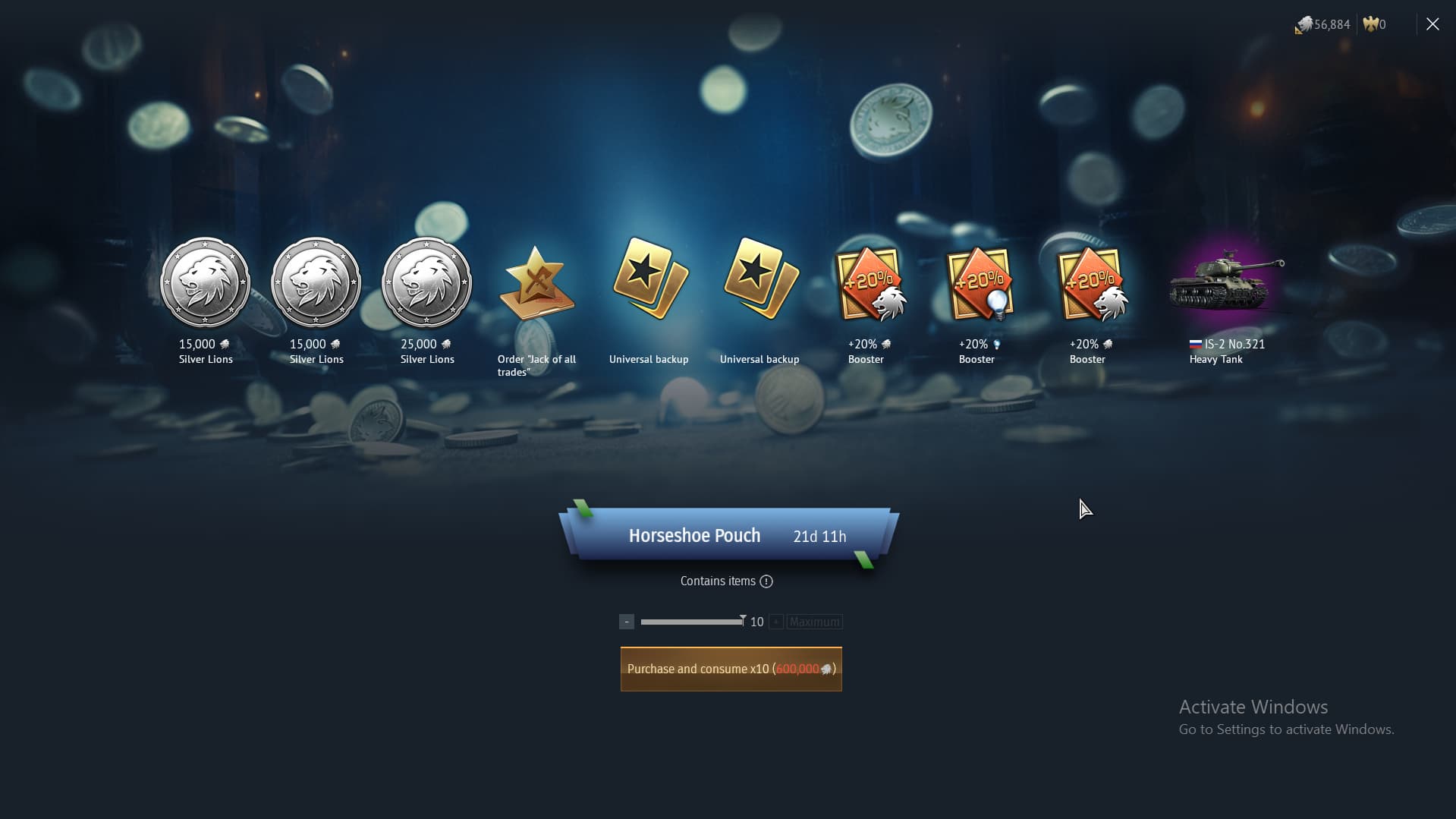Click the second 15,000 Silver Lions coin icon

(x=316, y=282)
